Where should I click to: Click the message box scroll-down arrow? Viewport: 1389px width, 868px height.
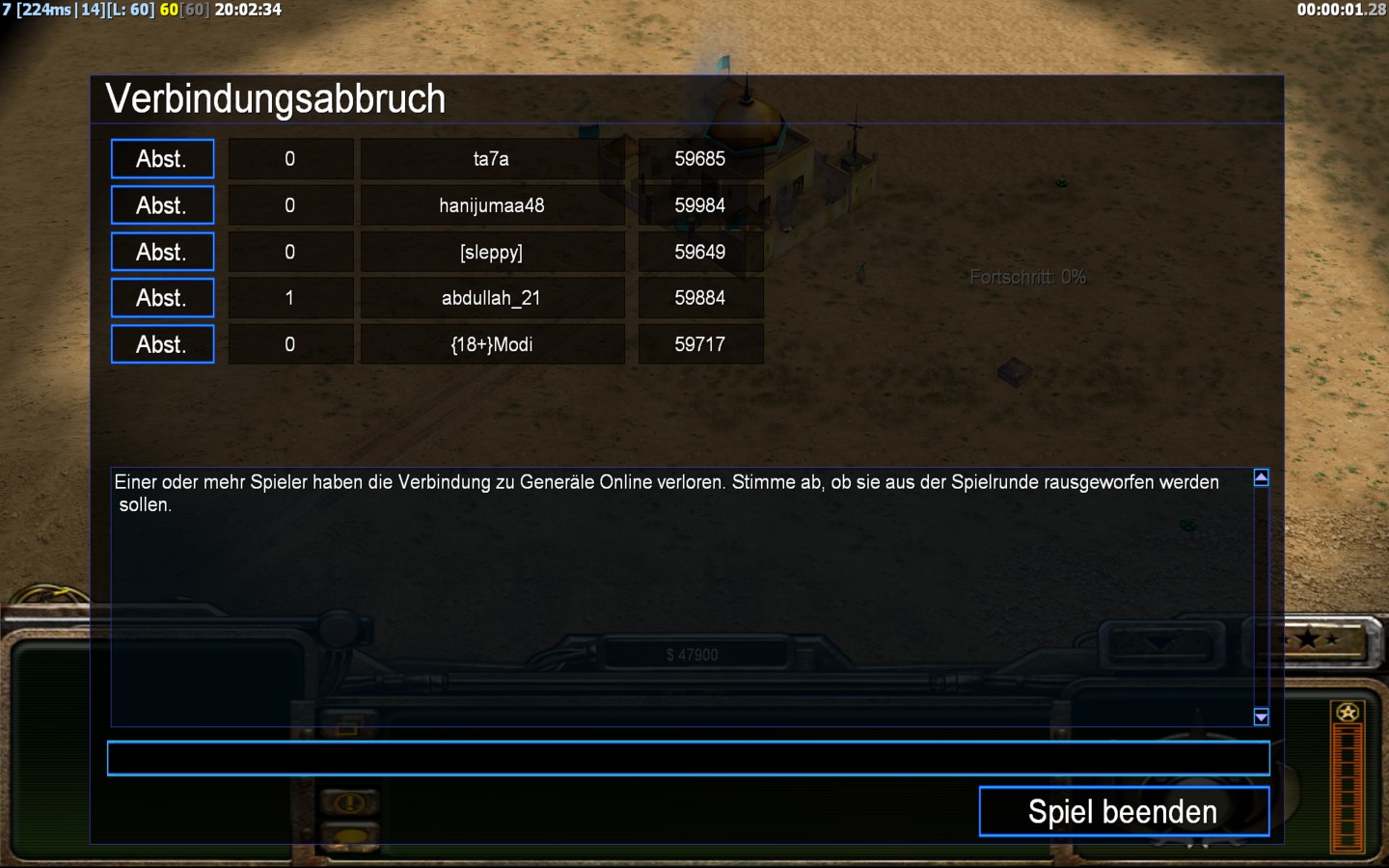(x=1261, y=717)
